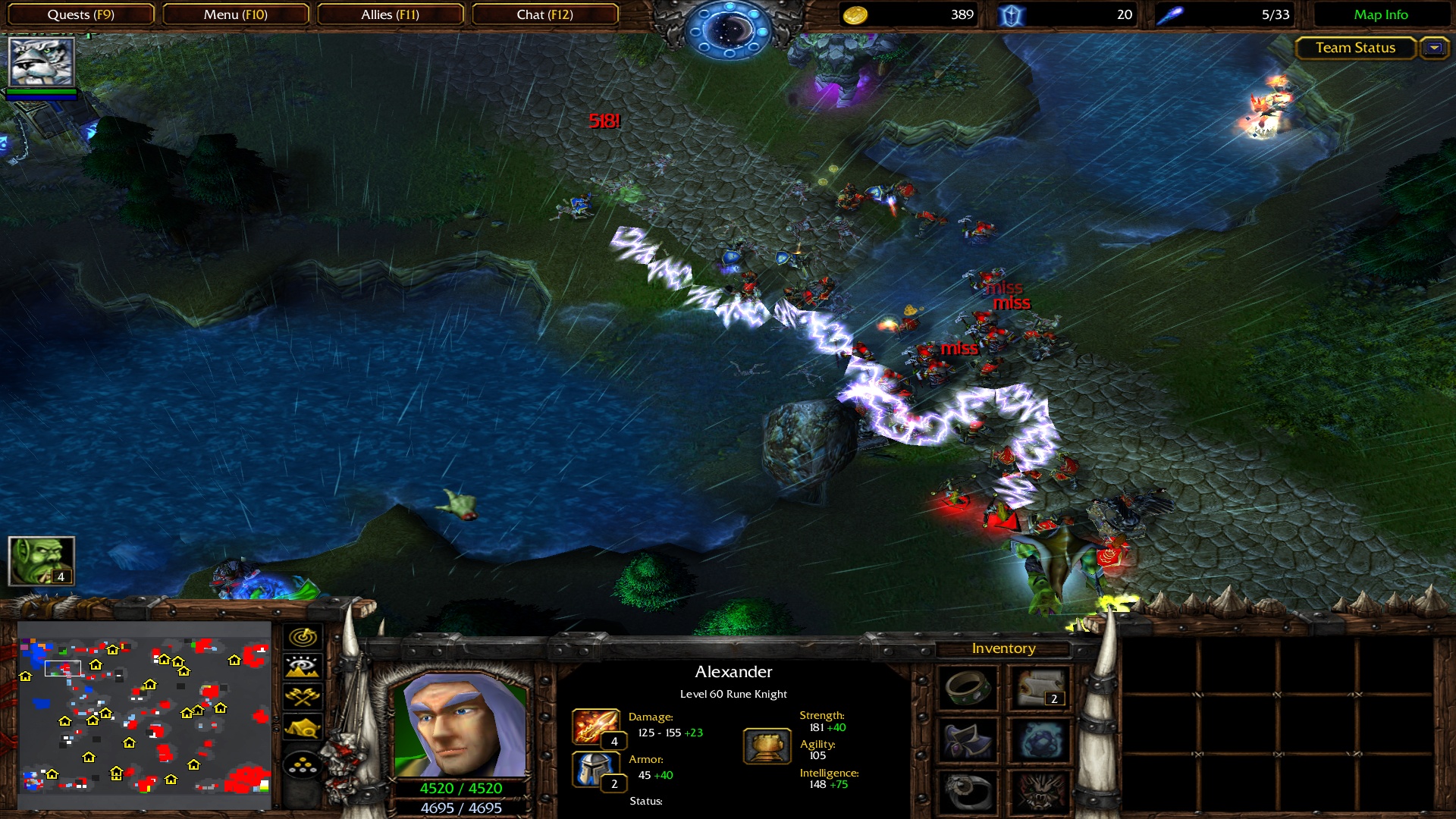This screenshot has height=819, width=1456.
Task: Open the Chat log
Action: (544, 14)
